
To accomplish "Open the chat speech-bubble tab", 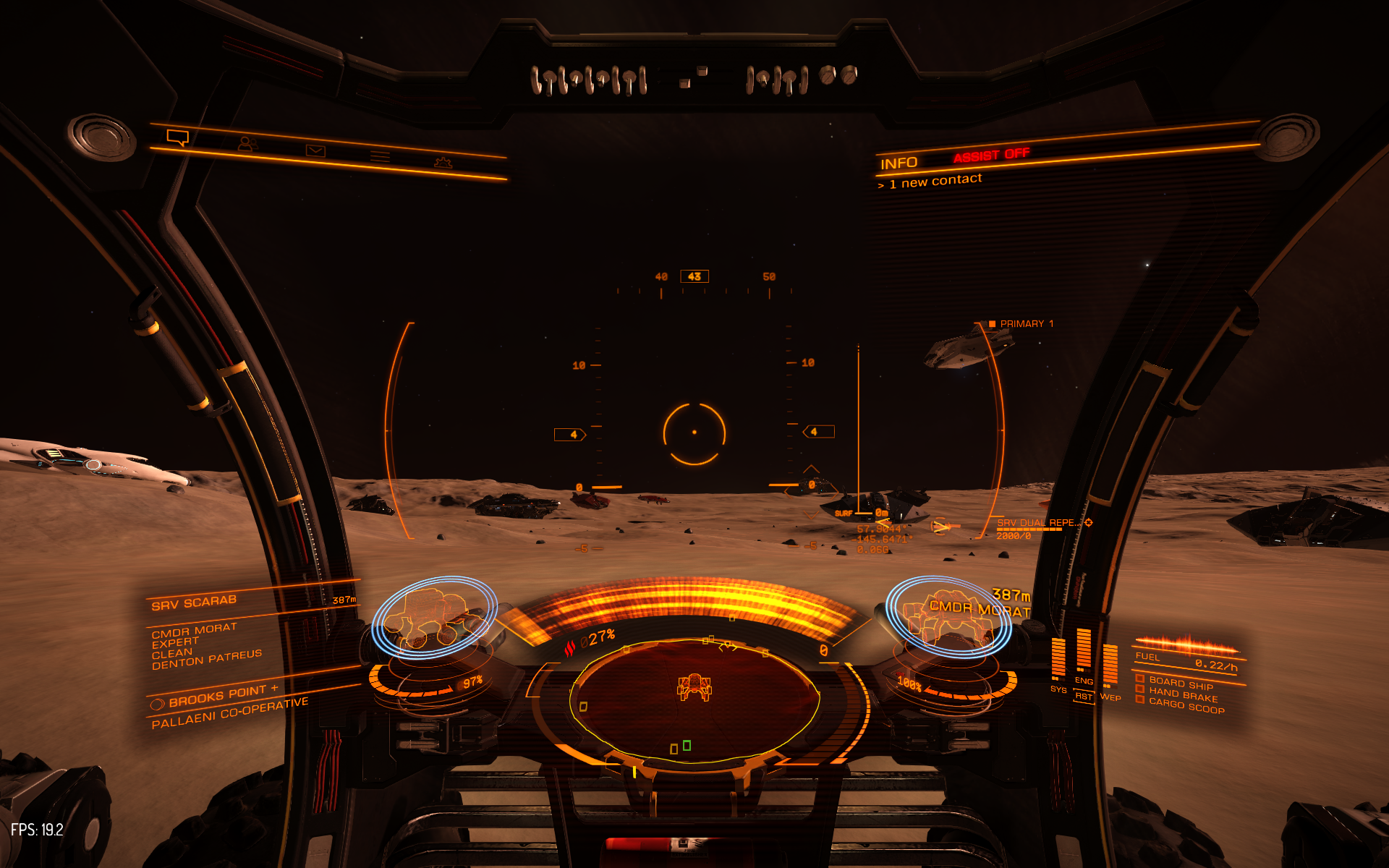I will tap(177, 137).
